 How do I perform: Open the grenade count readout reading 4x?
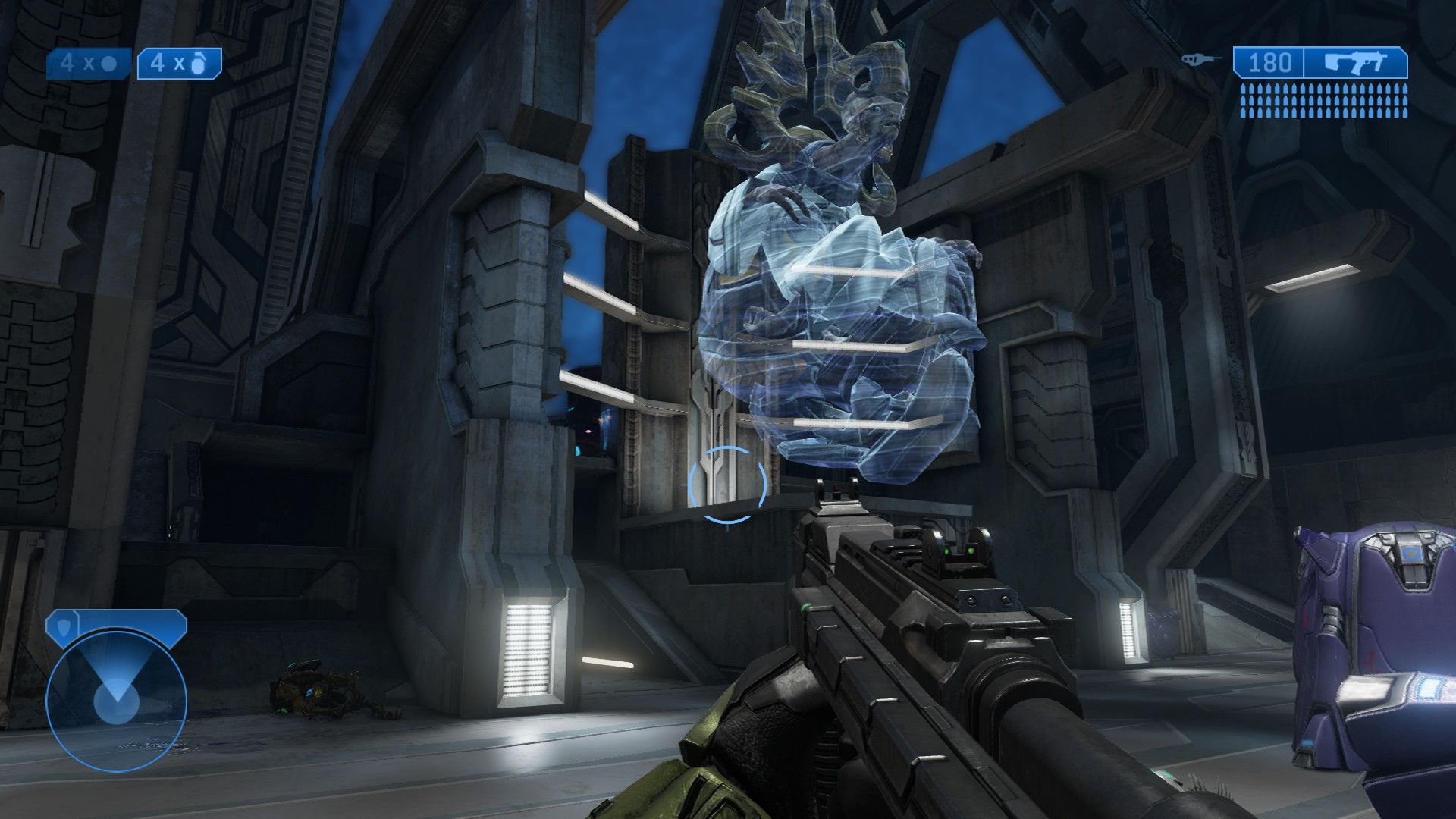coord(76,62)
